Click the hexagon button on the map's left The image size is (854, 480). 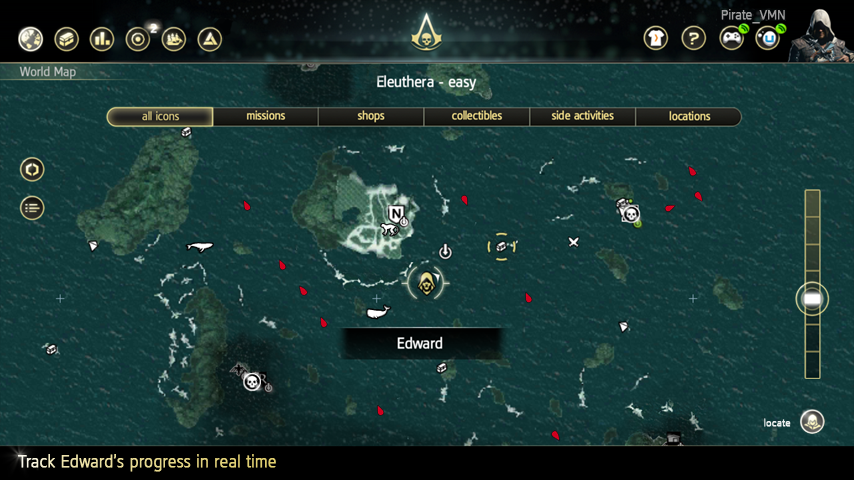tap(32, 169)
